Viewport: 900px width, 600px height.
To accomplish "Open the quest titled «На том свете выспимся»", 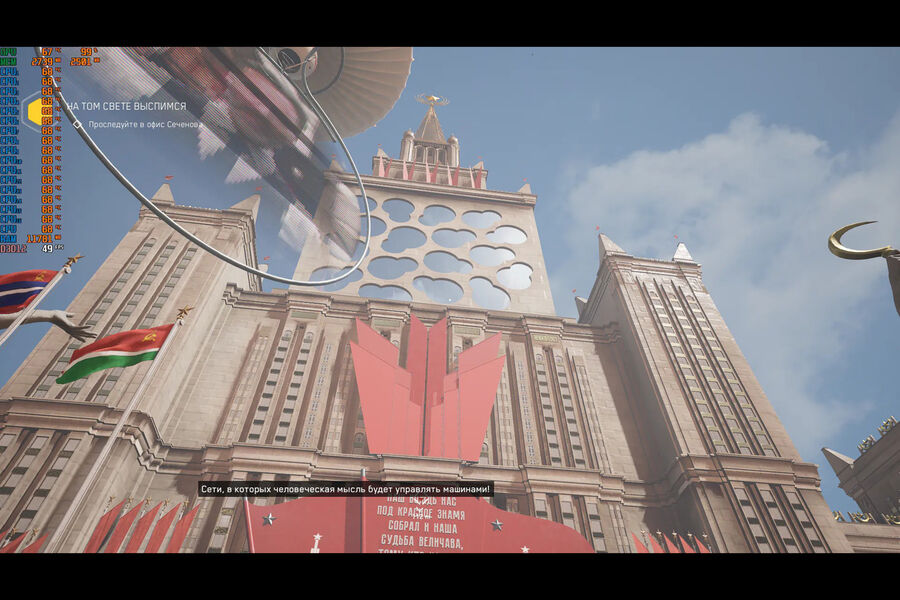I will coord(126,106).
